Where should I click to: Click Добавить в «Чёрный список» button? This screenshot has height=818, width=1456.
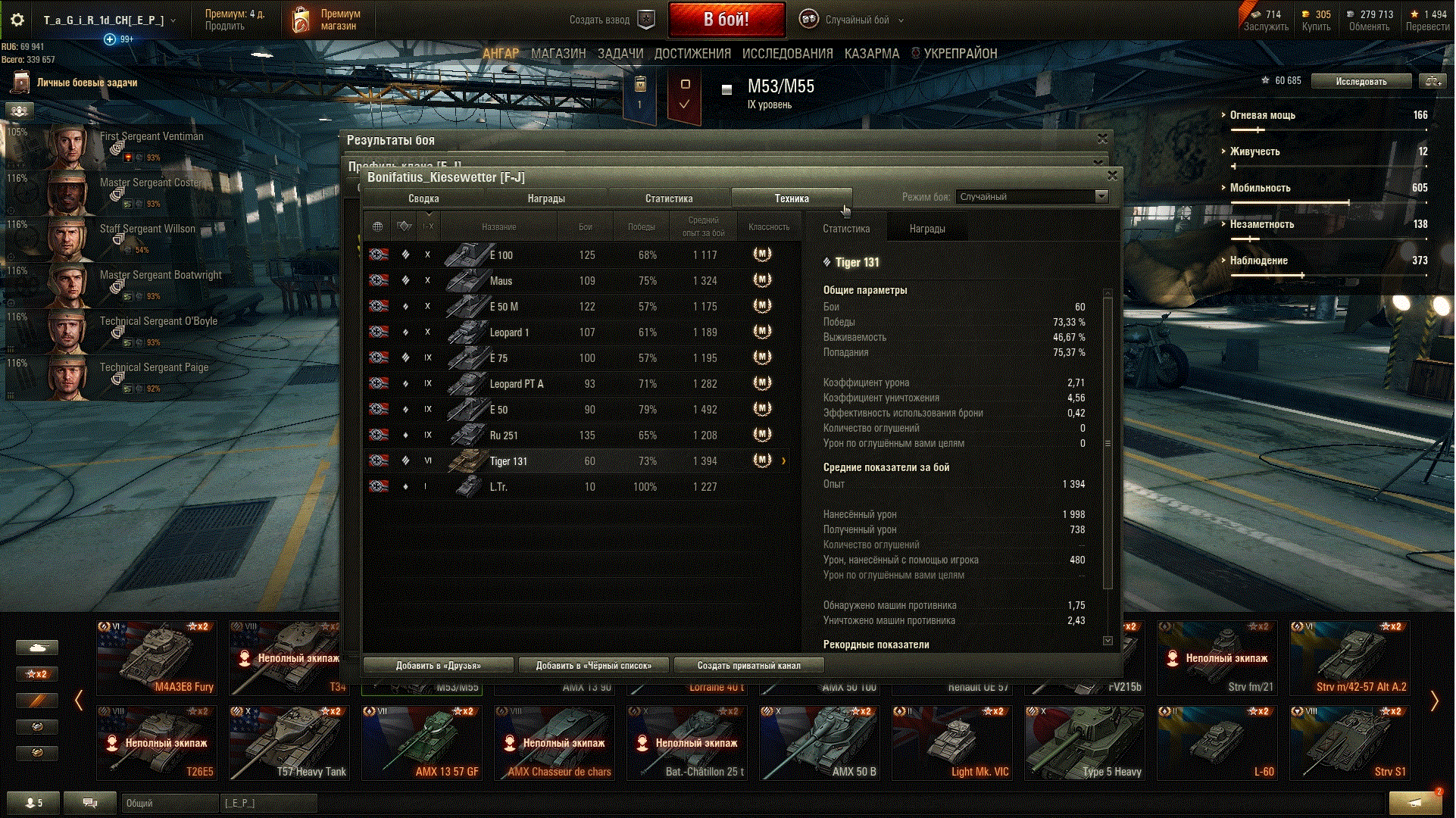[x=593, y=666]
